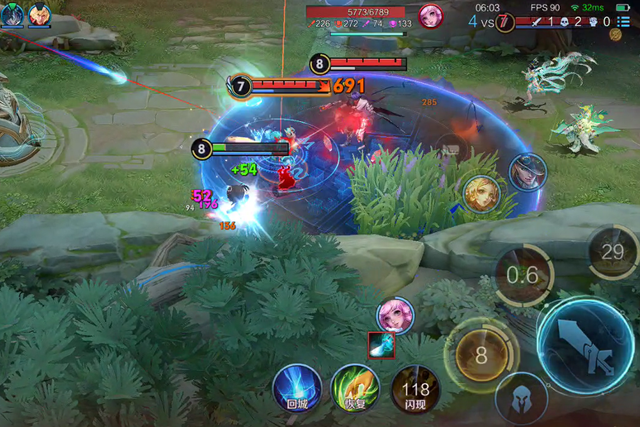Activate the ability with 29 cooldown
This screenshot has height=427, width=640.
point(612,252)
